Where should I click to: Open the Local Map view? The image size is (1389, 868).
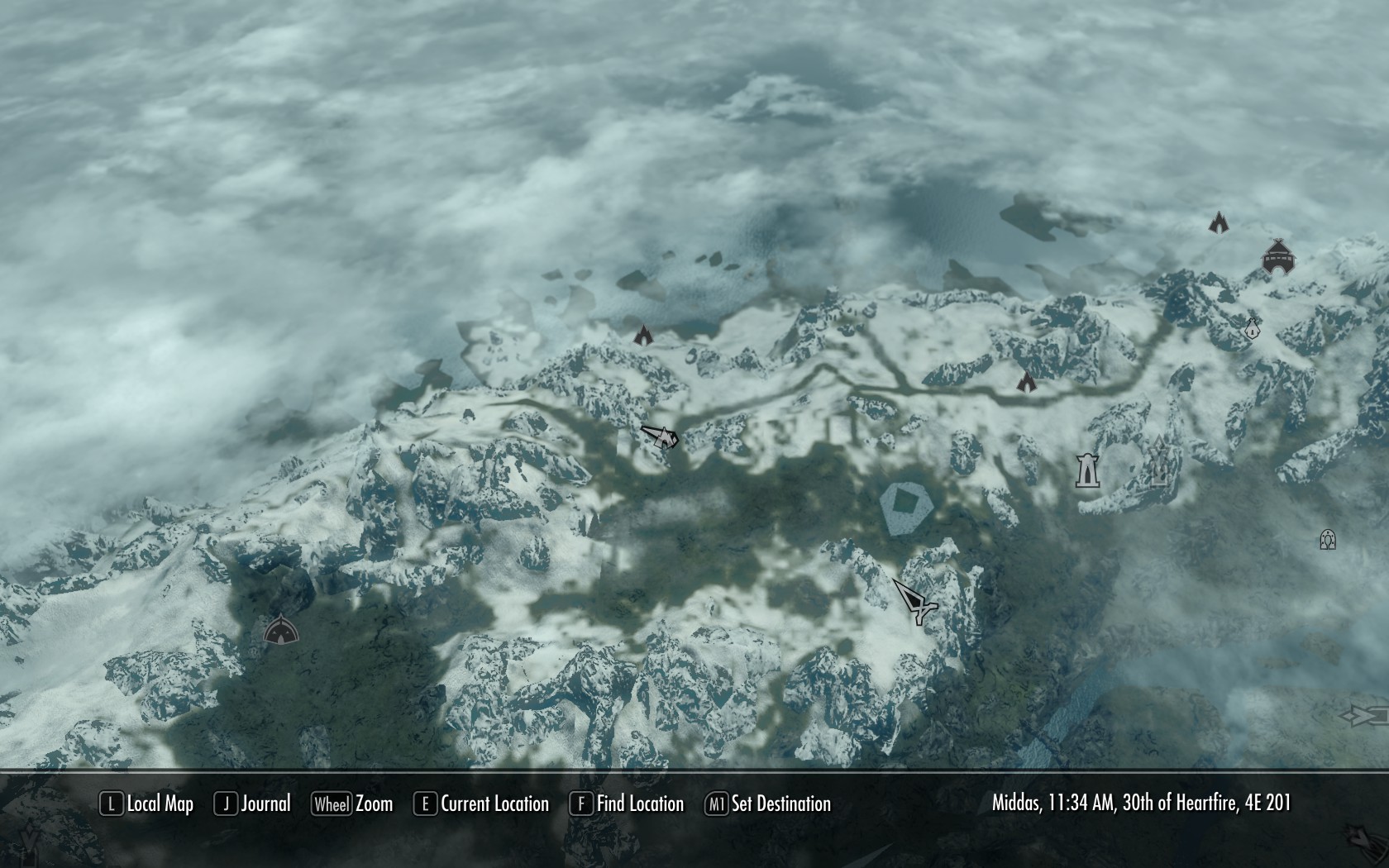147,804
